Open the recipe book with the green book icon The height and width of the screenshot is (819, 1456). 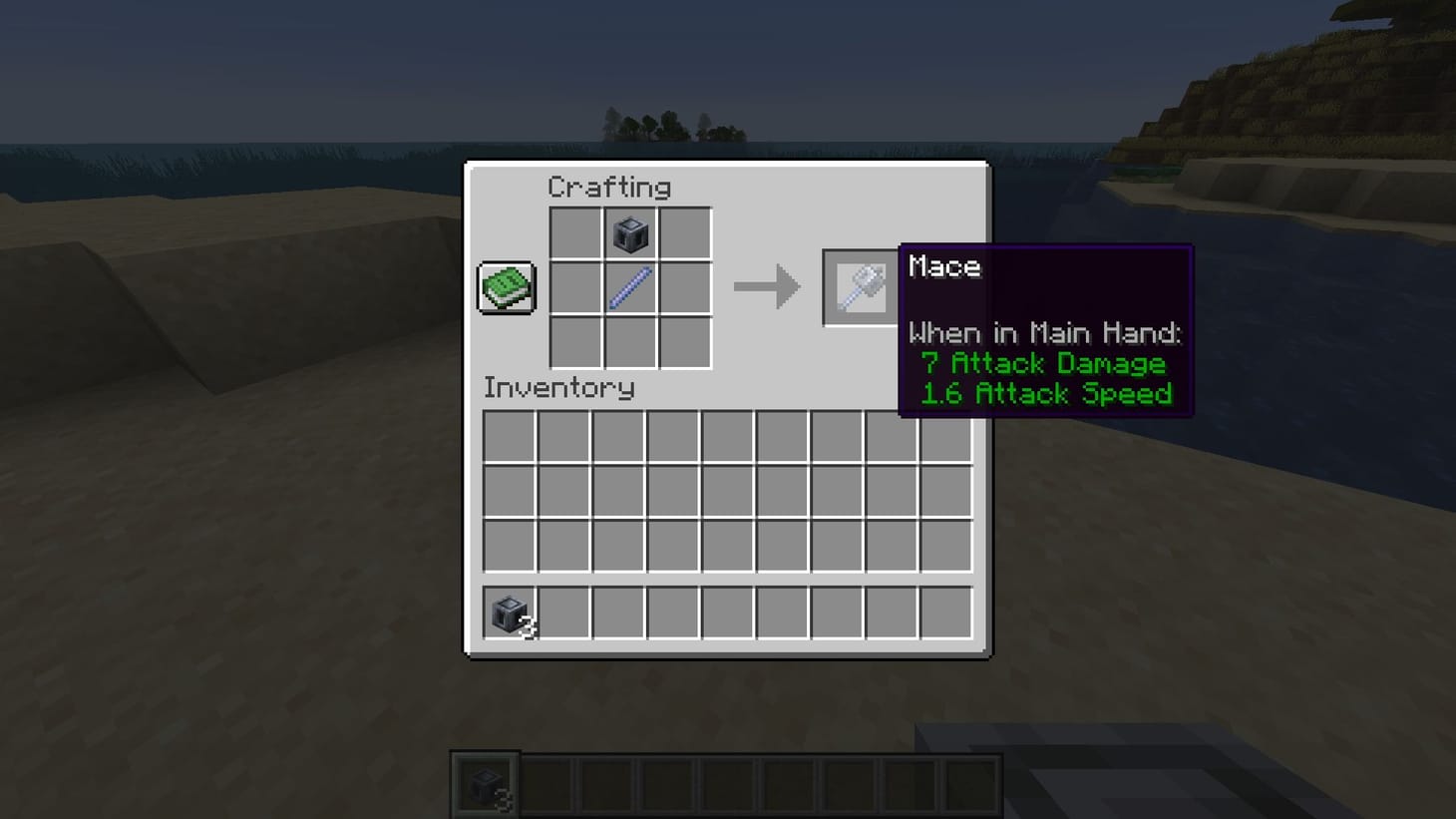pyautogui.click(x=505, y=286)
